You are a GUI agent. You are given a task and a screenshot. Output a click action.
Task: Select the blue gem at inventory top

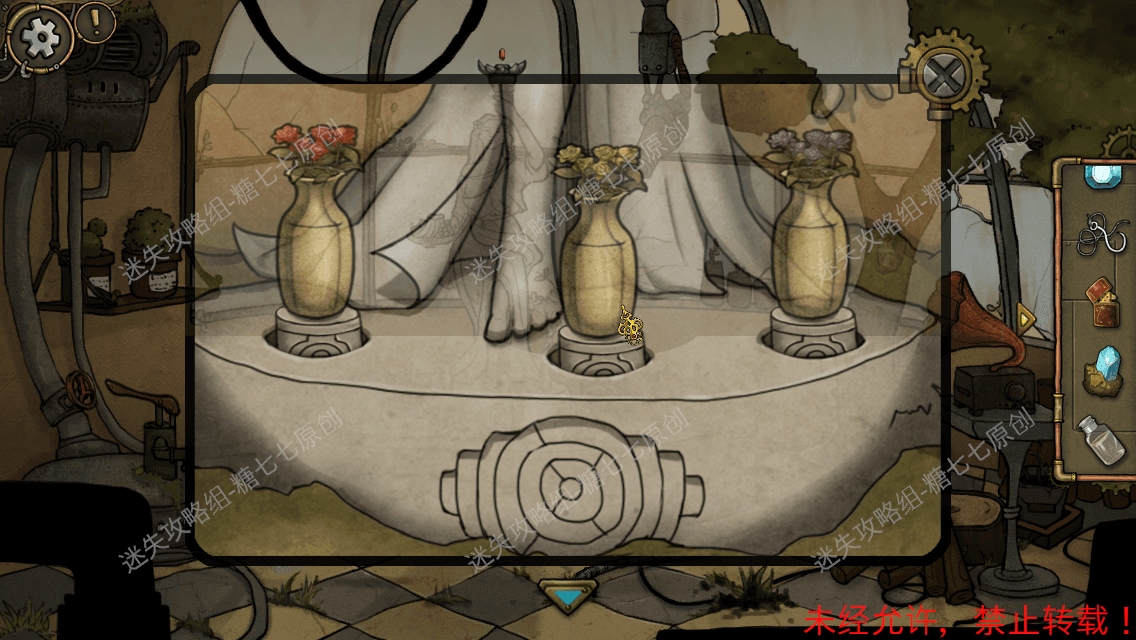click(1102, 175)
